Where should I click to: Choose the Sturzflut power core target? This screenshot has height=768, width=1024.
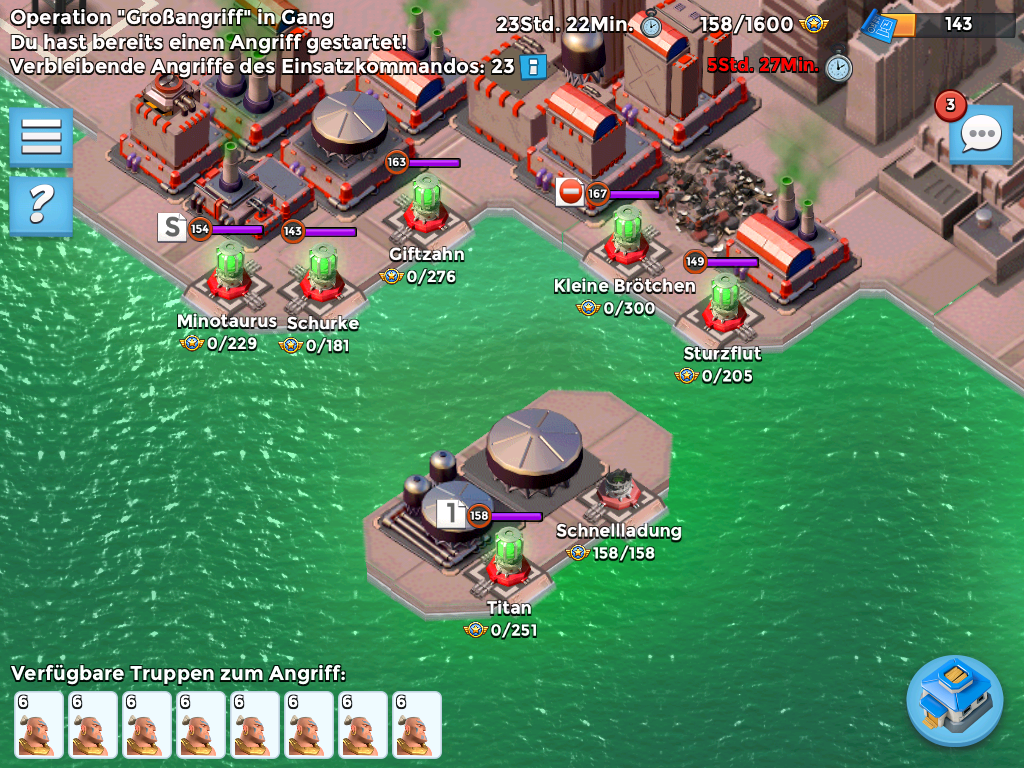click(724, 303)
